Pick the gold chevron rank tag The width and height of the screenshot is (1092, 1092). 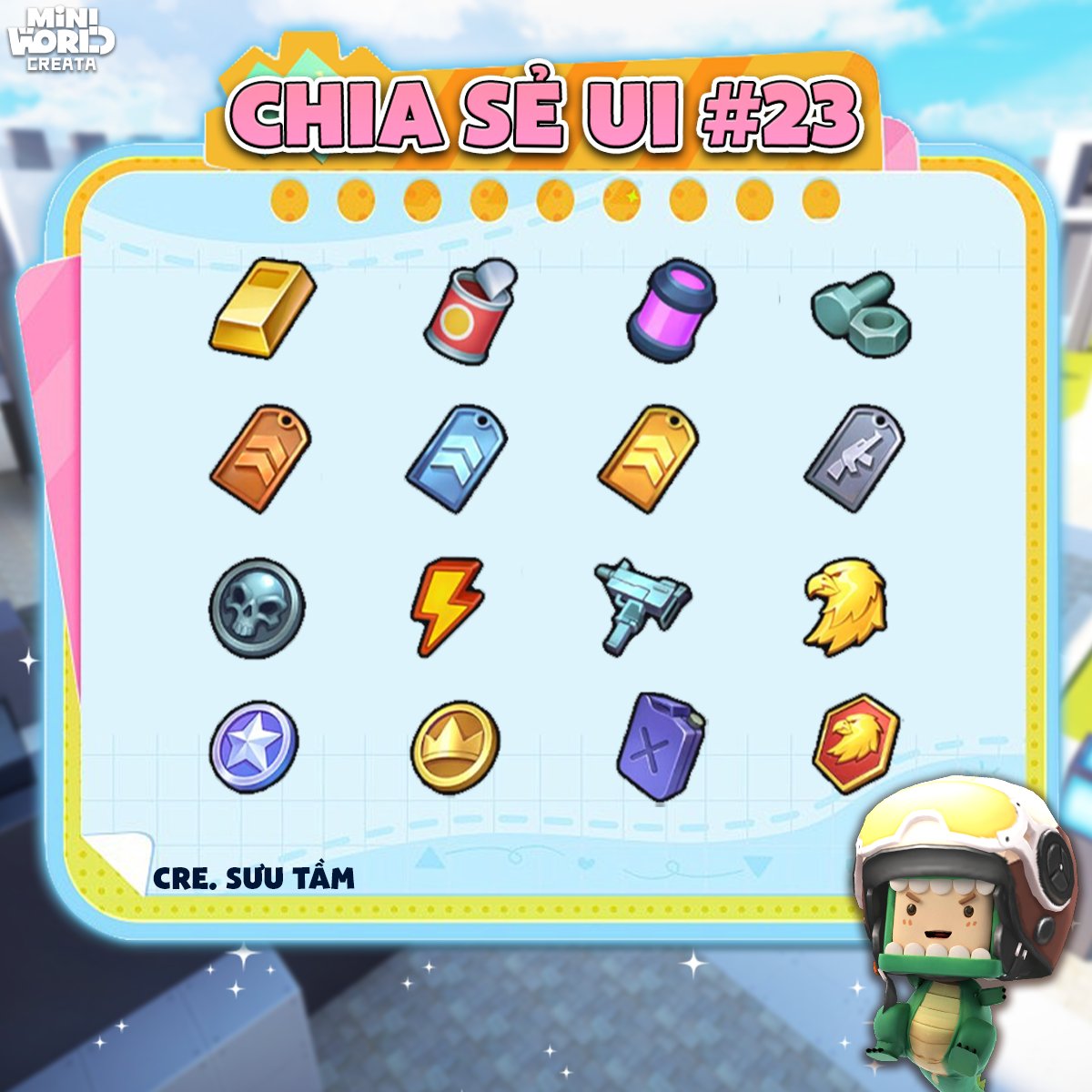(x=648, y=458)
